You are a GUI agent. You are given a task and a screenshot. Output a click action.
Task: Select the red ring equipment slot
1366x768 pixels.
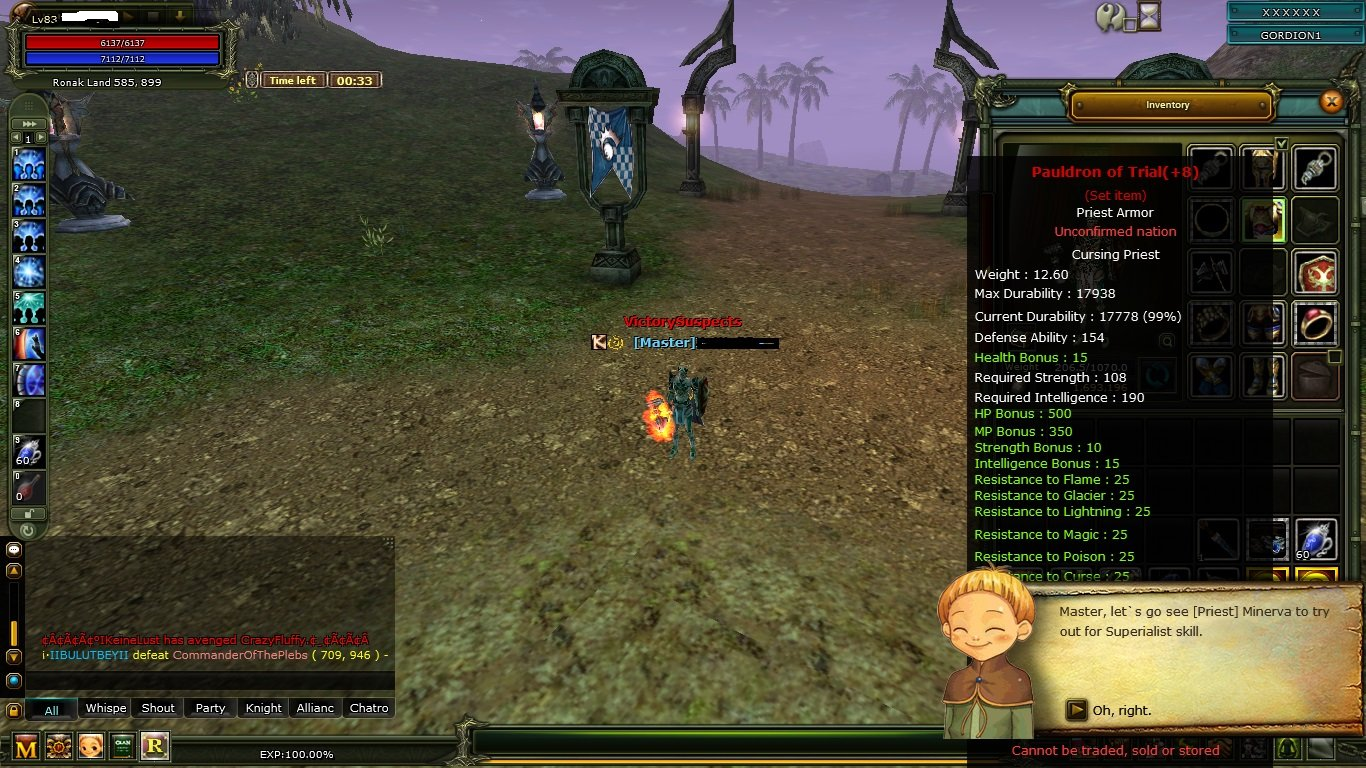[x=1315, y=324]
